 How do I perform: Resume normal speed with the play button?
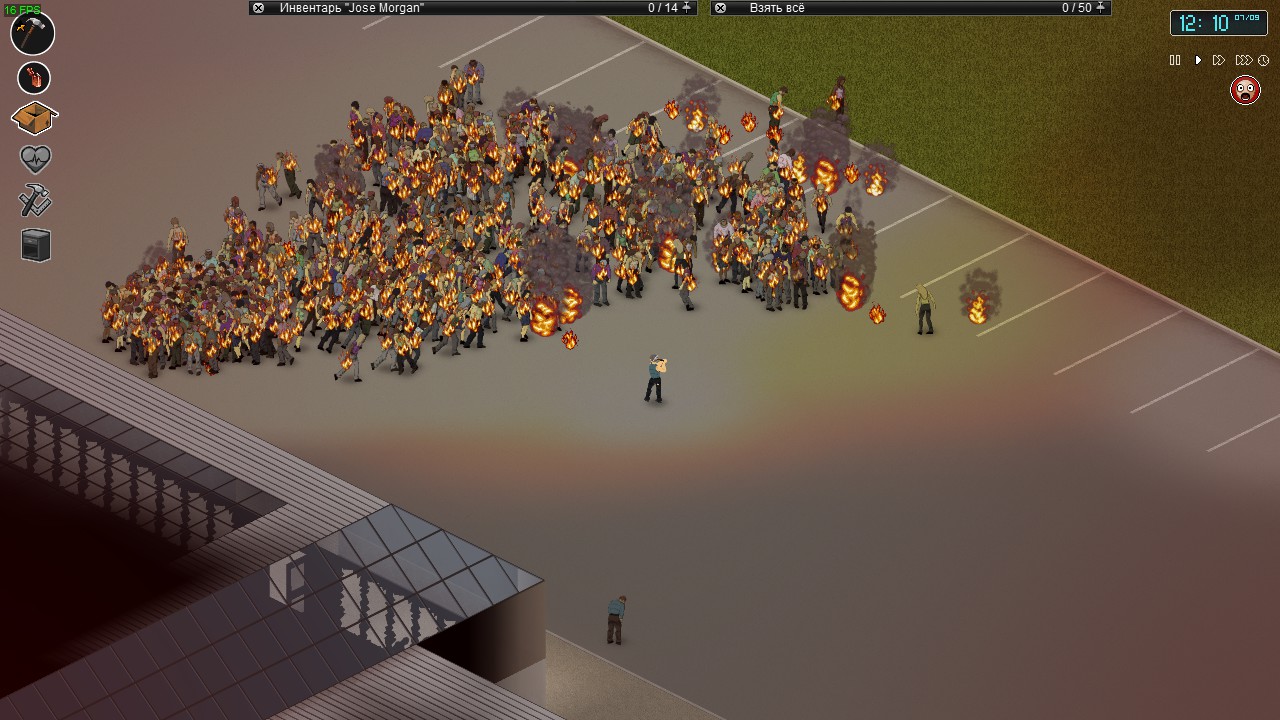tap(1198, 60)
